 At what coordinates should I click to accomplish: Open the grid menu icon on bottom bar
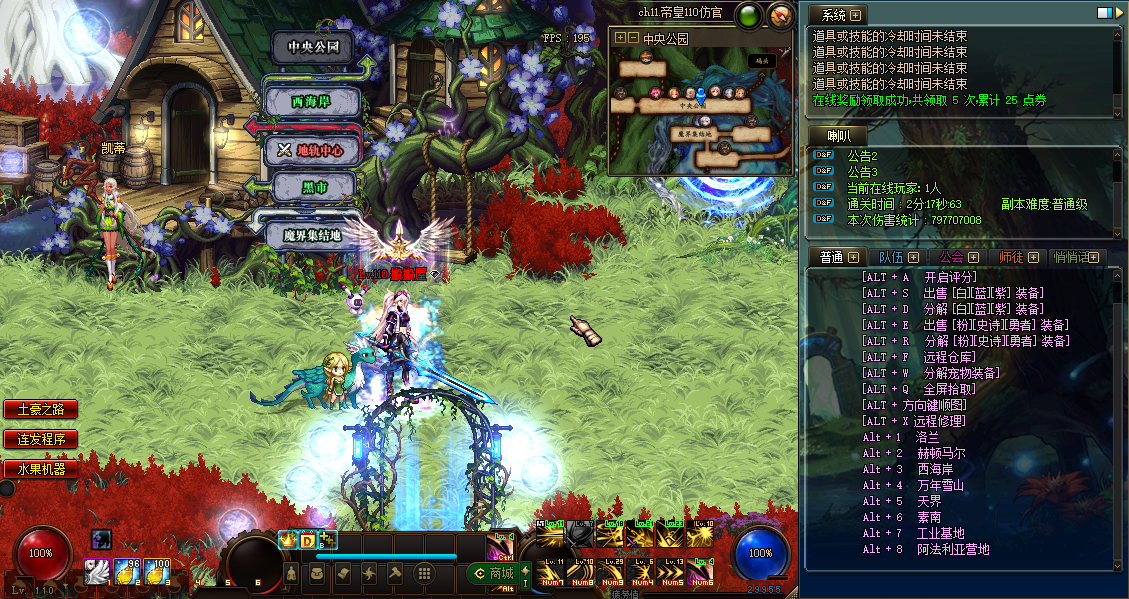[x=424, y=573]
